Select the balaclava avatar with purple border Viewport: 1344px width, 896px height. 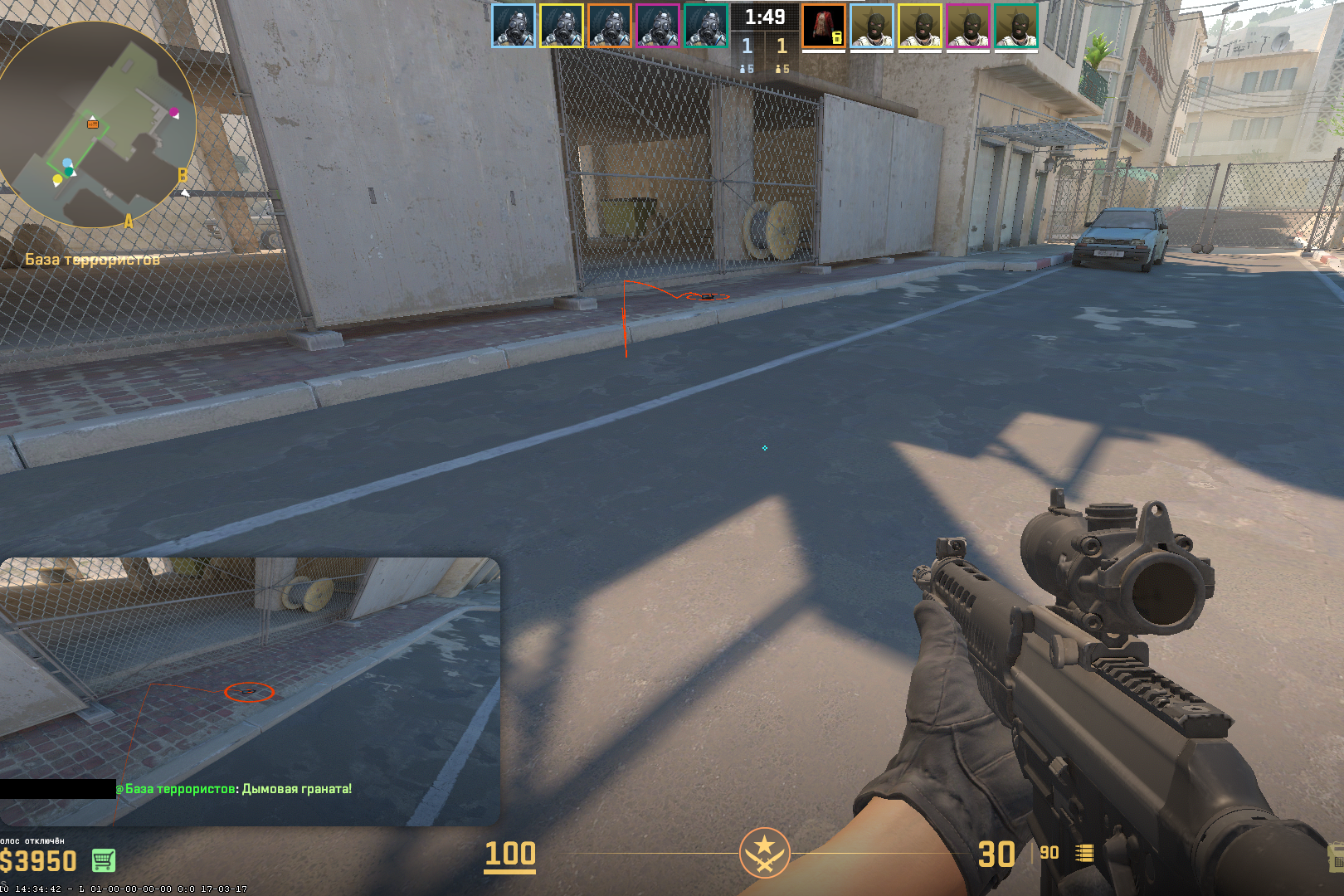coord(967,26)
